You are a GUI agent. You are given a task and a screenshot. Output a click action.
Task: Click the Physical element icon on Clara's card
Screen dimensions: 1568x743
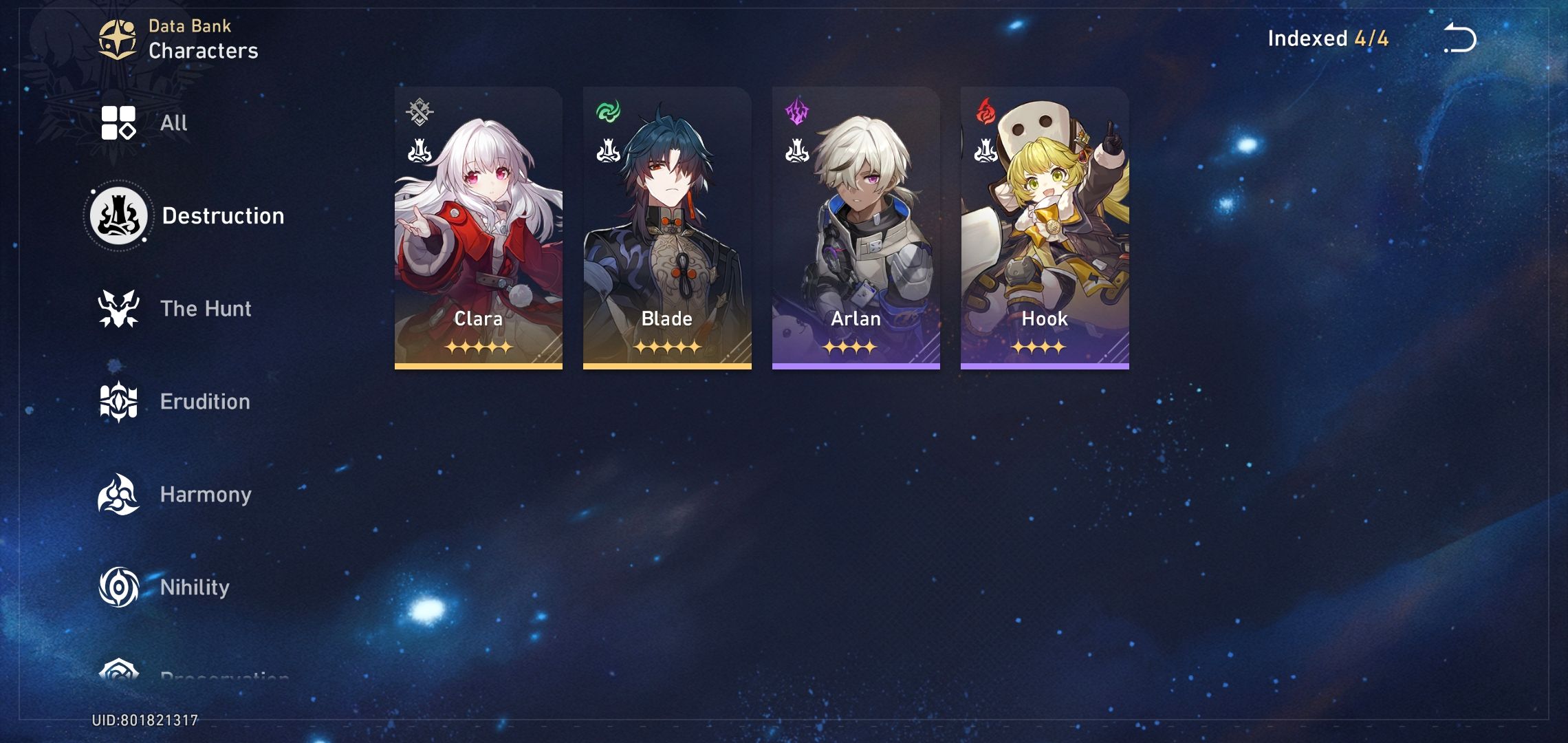pos(422,109)
